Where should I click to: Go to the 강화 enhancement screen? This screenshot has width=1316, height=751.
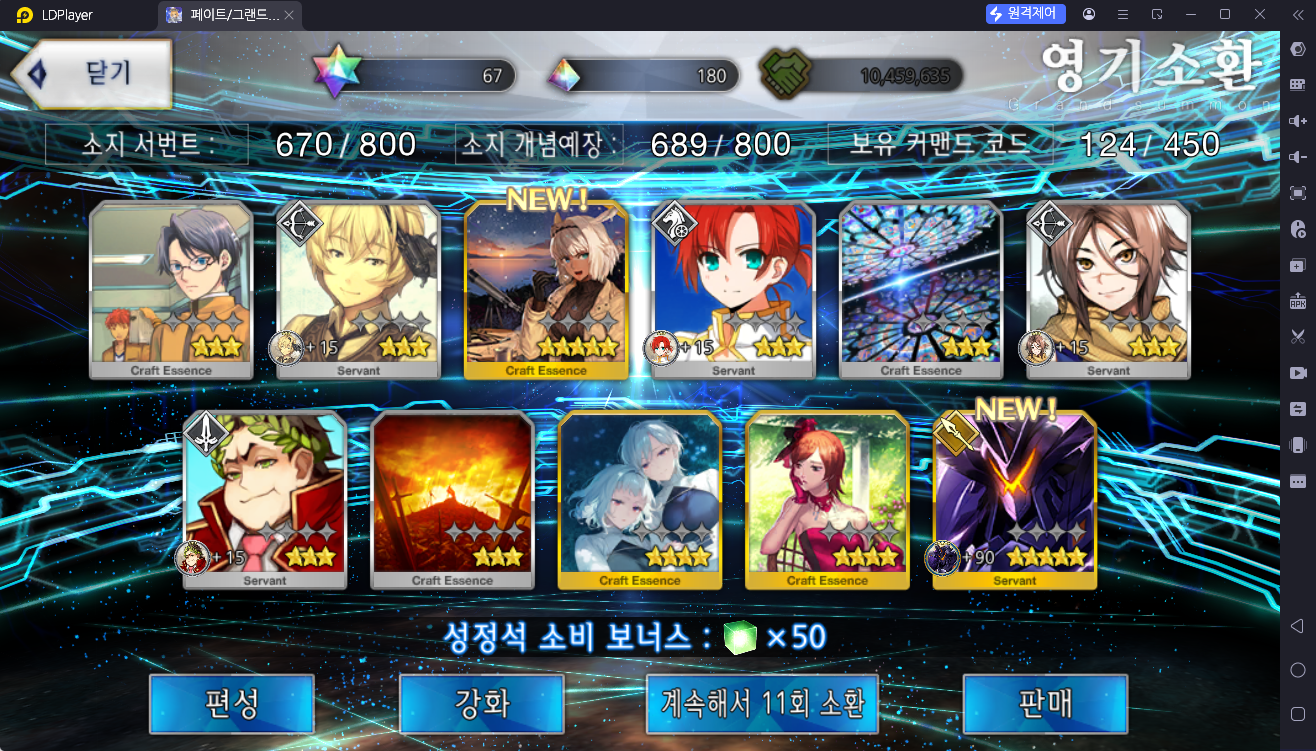482,703
